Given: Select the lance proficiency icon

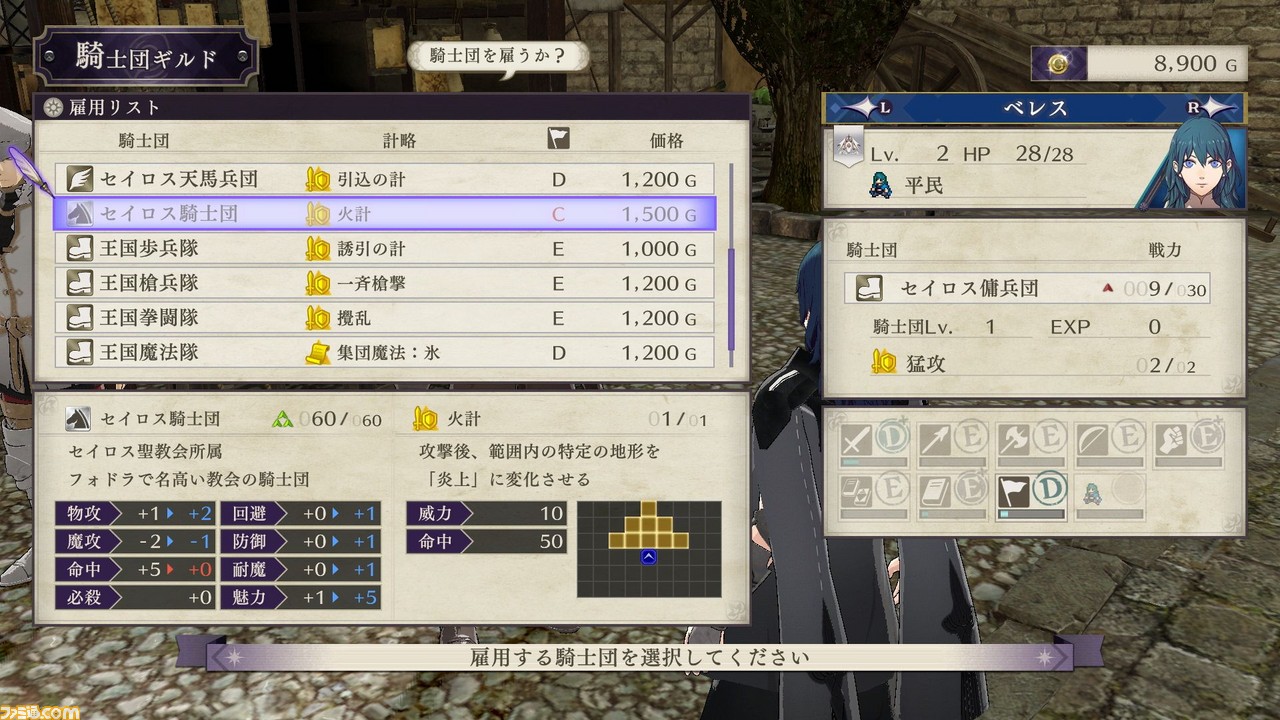Looking at the screenshot, I should coord(933,440).
